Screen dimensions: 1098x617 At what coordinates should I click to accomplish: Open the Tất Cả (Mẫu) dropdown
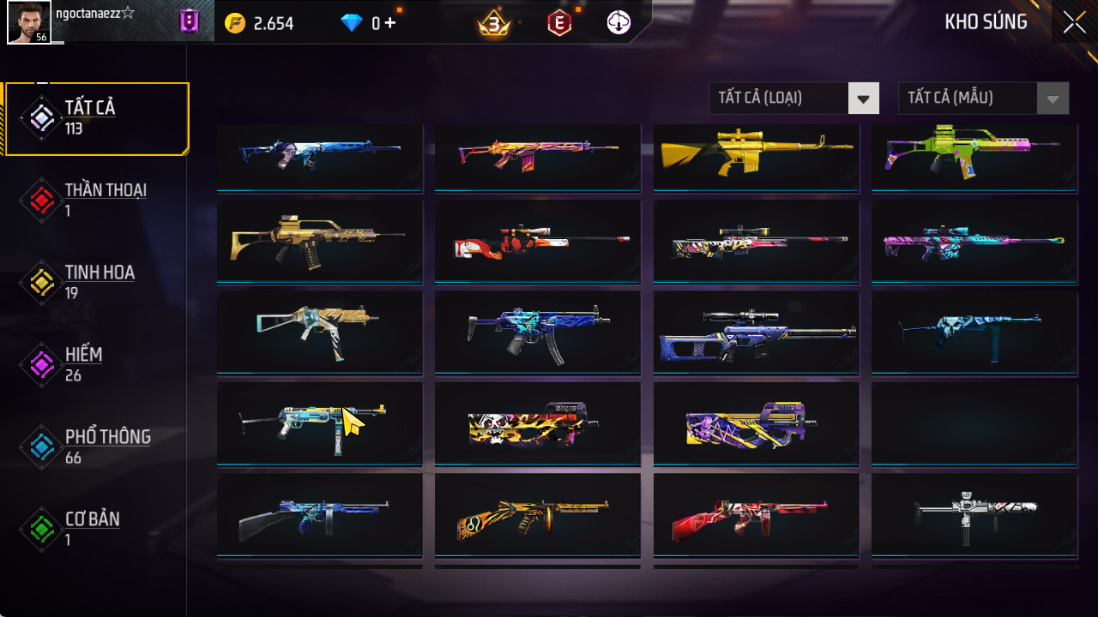pos(983,98)
